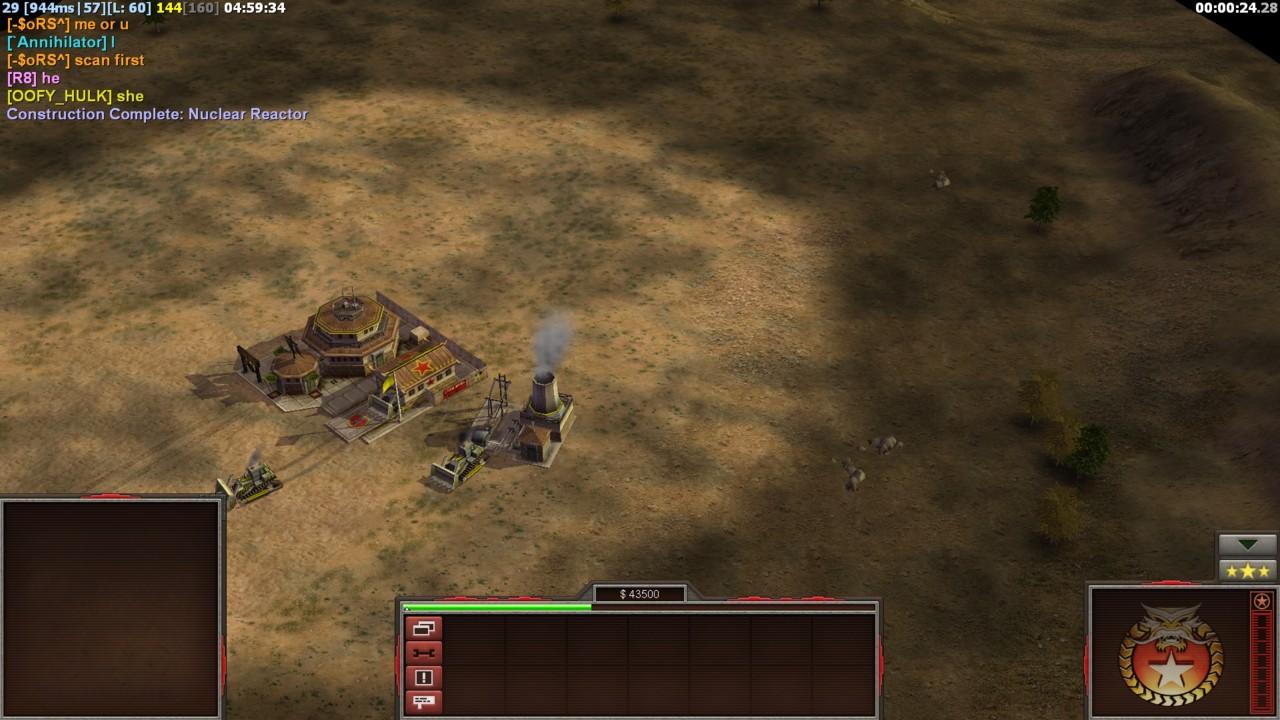
Task: Click the signpost icon button
Action: (x=423, y=702)
